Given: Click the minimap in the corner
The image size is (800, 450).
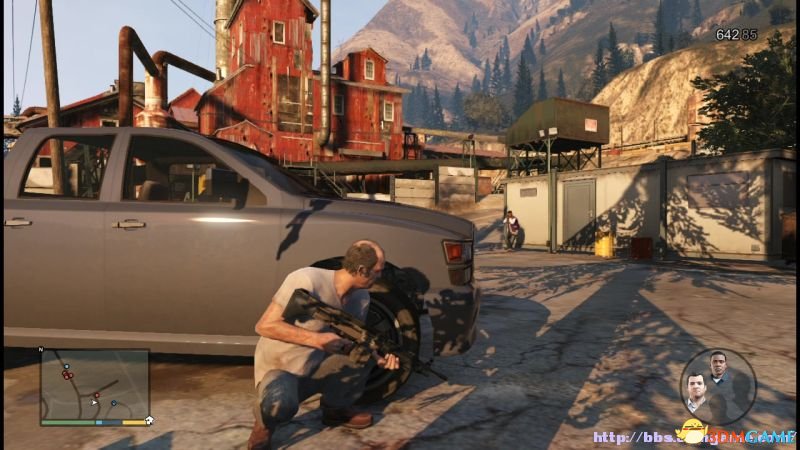Looking at the screenshot, I should tap(94, 384).
